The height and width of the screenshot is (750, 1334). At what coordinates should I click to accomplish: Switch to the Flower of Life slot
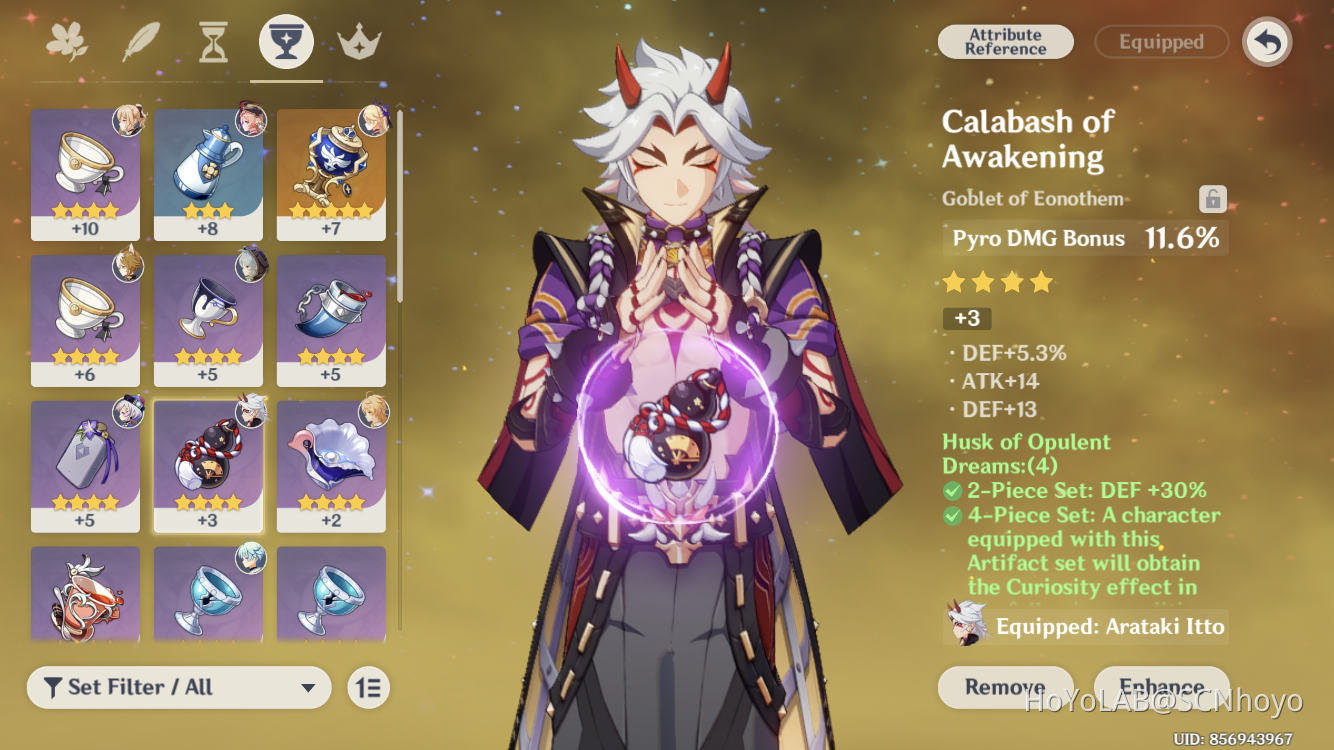(x=67, y=40)
